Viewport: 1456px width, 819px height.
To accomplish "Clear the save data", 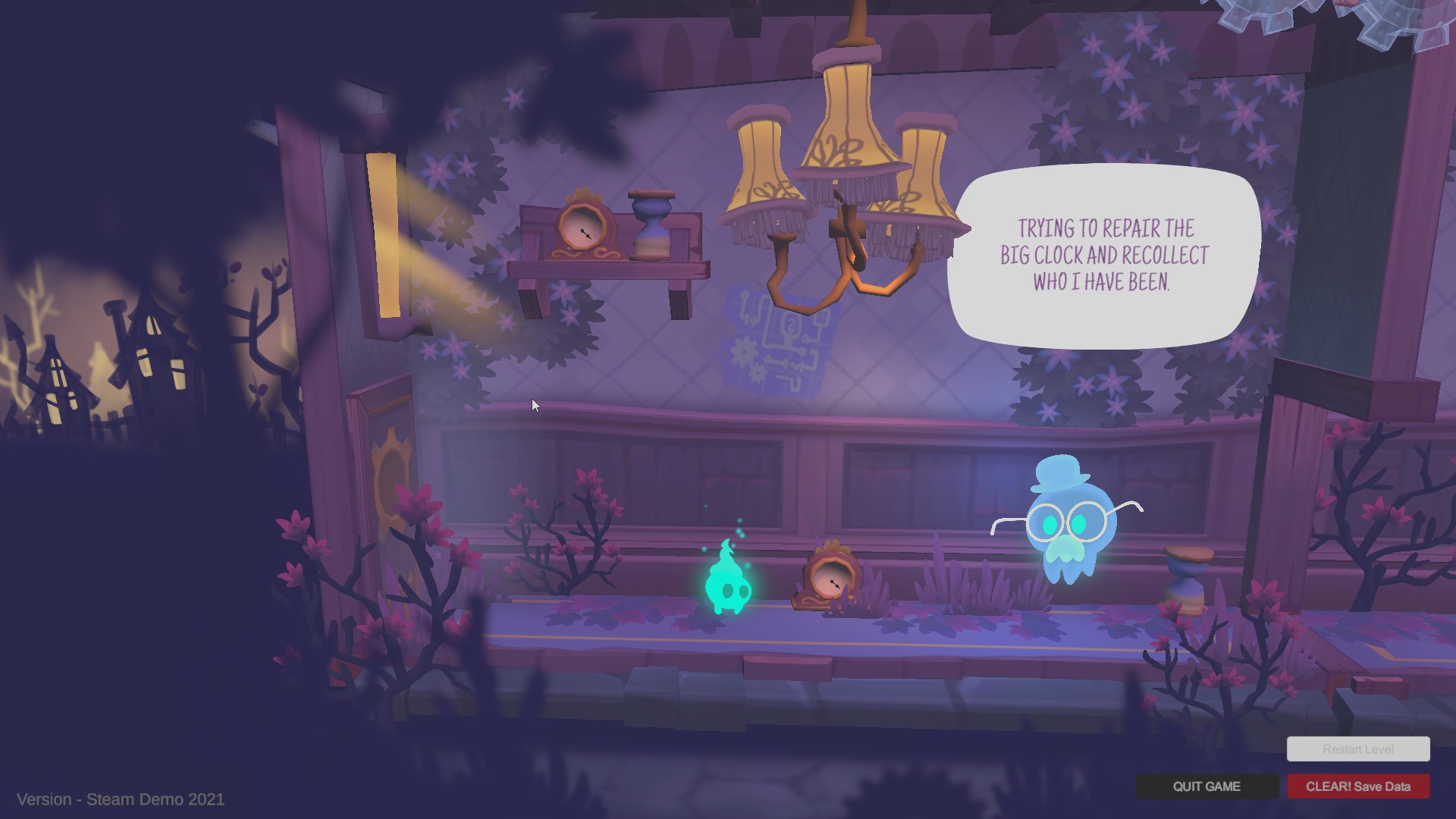I will (x=1357, y=786).
